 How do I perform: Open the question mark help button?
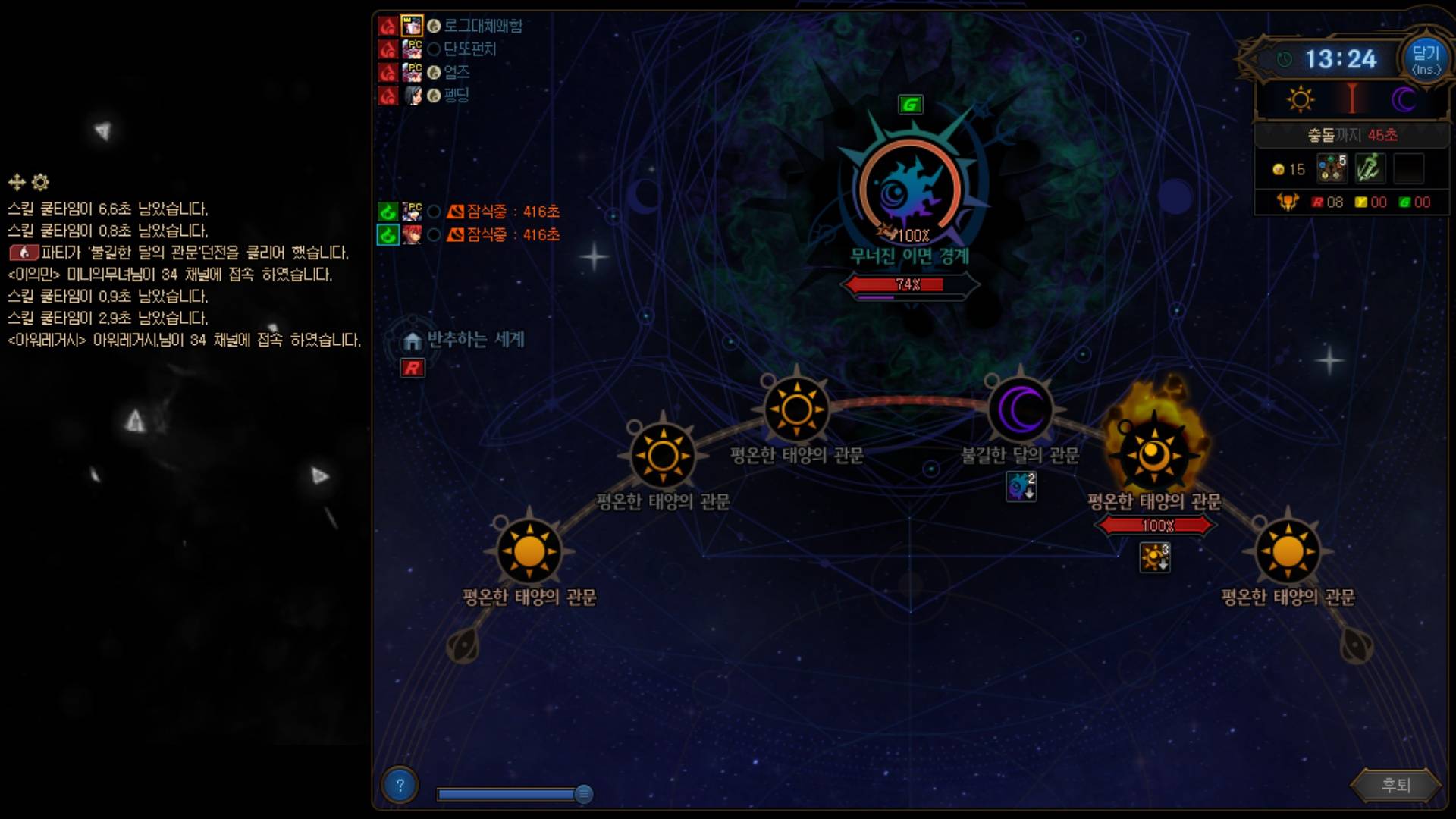click(400, 786)
